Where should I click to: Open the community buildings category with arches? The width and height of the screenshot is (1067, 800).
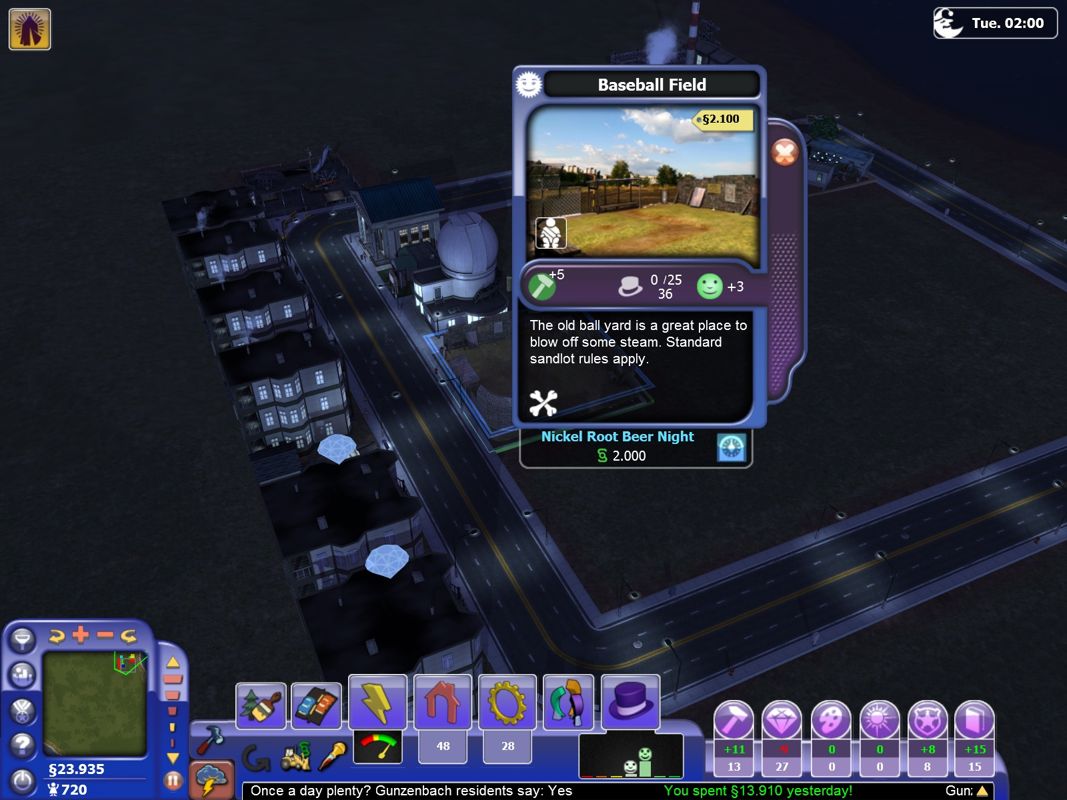(x=568, y=702)
